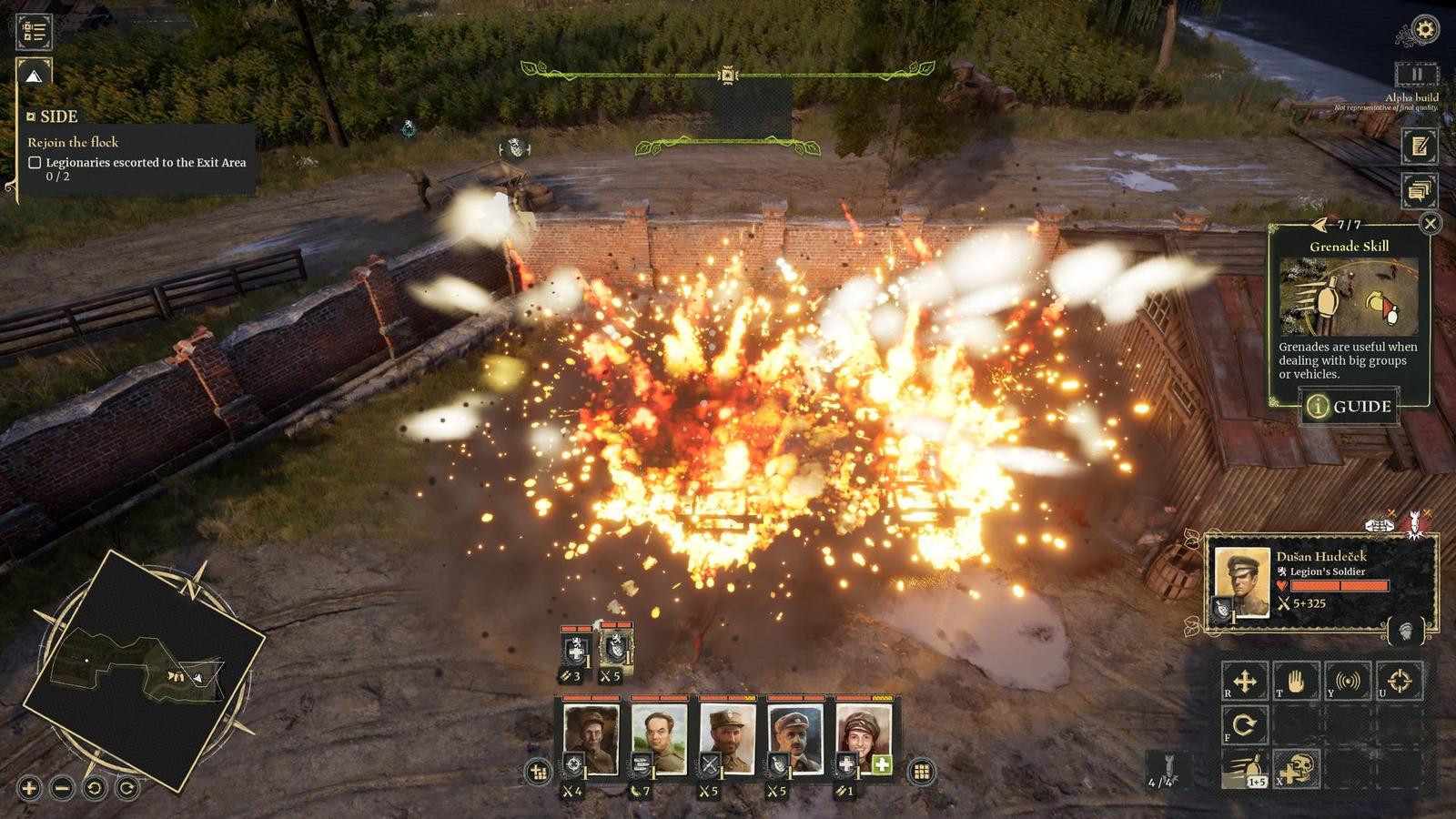Open the GUIDE for Grenade Skill
The height and width of the screenshot is (819, 1456).
[1350, 406]
